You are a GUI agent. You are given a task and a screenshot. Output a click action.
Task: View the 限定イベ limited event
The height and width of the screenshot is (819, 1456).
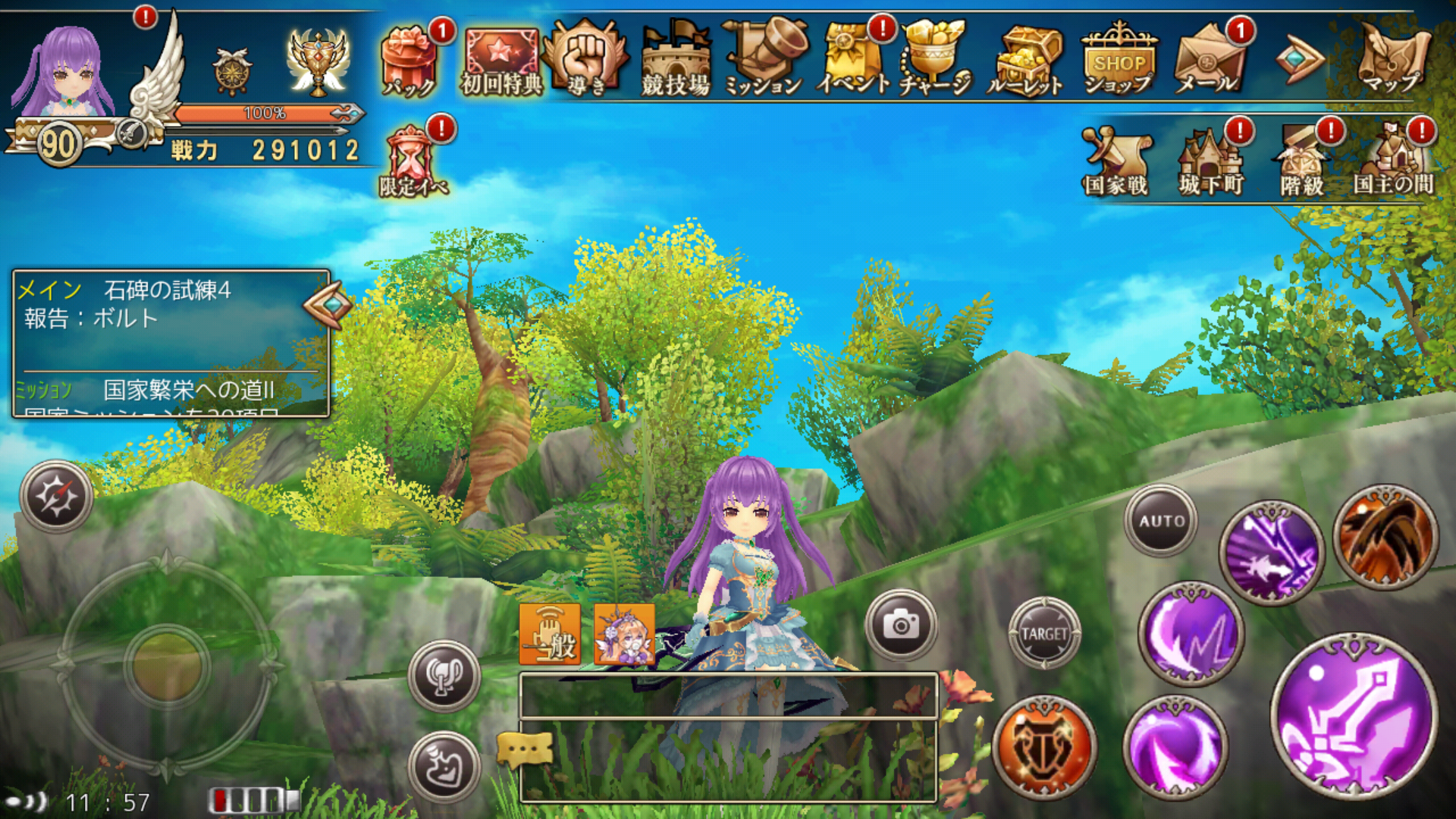click(x=409, y=152)
